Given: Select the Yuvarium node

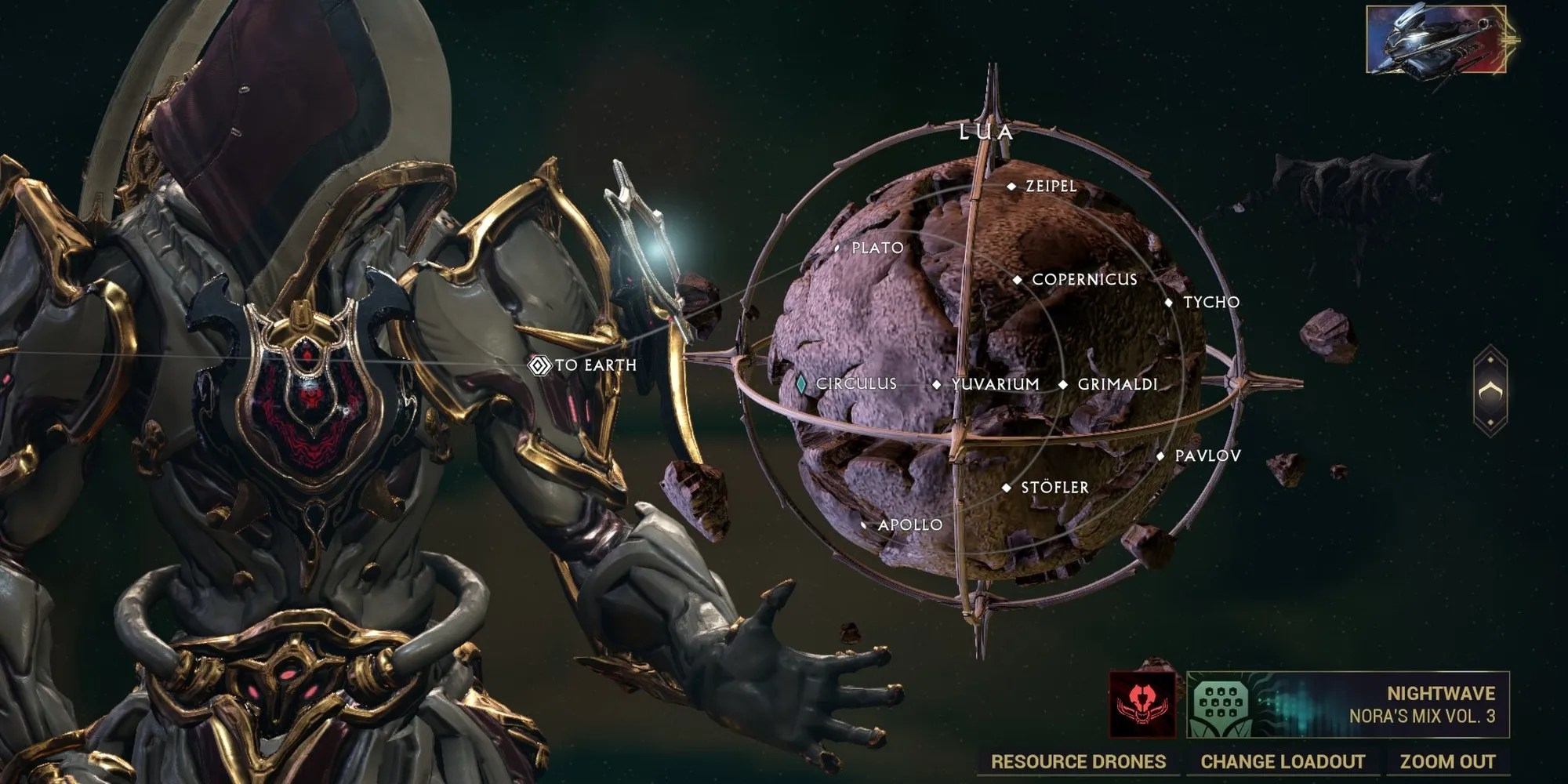Looking at the screenshot, I should coord(936,385).
